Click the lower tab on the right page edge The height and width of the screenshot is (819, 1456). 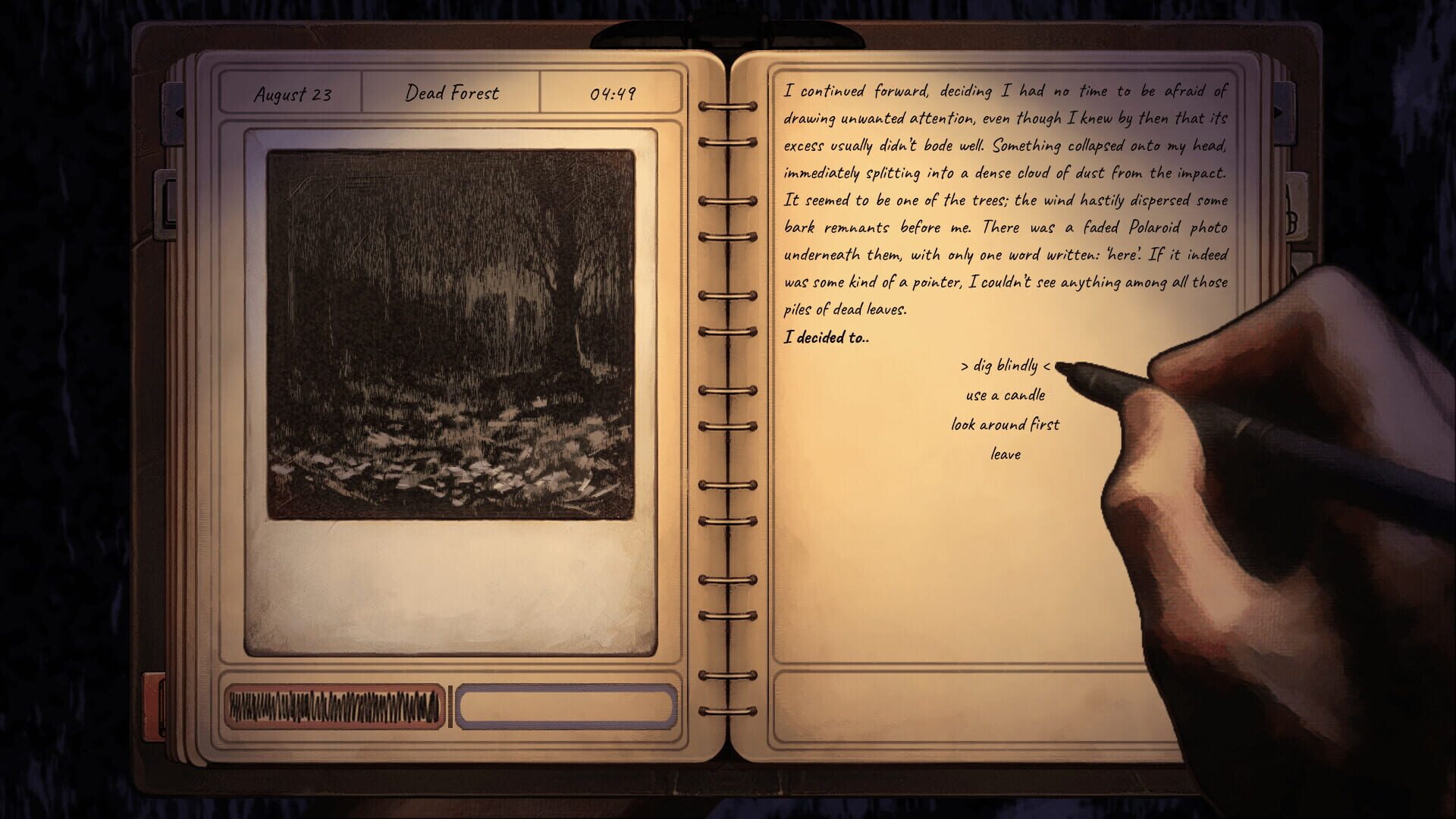point(1301,262)
